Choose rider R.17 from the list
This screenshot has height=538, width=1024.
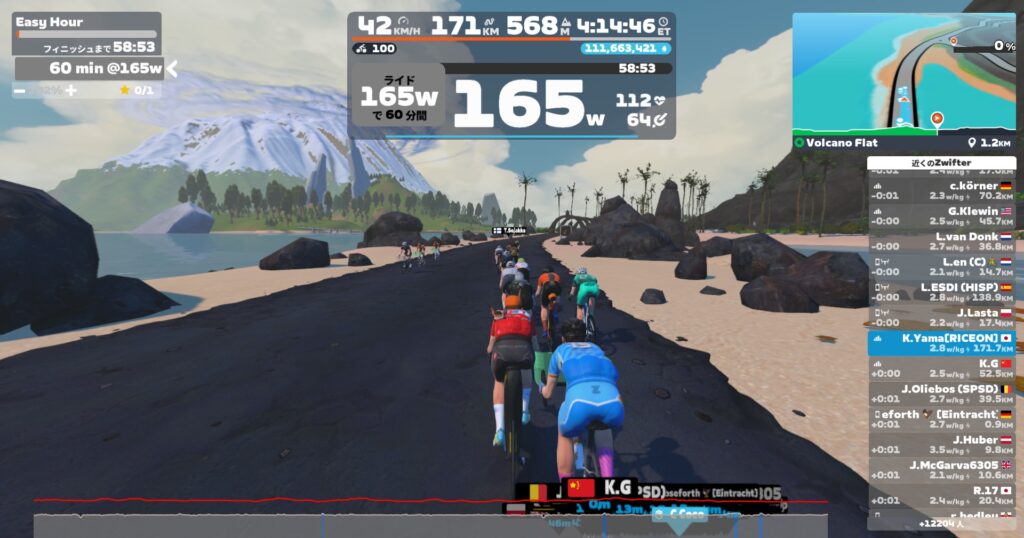pos(941,495)
